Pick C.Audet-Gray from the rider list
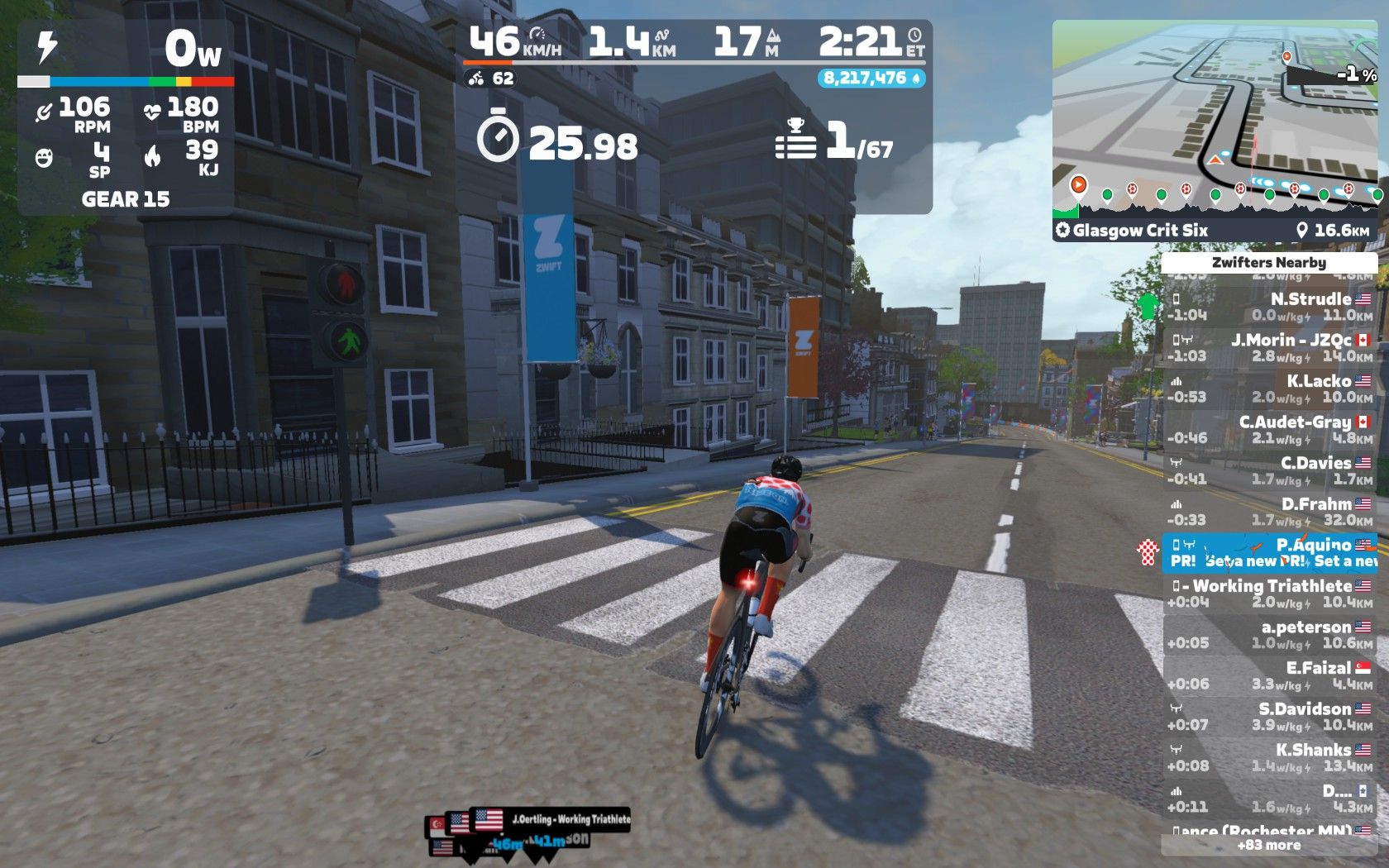 pyautogui.click(x=1269, y=430)
